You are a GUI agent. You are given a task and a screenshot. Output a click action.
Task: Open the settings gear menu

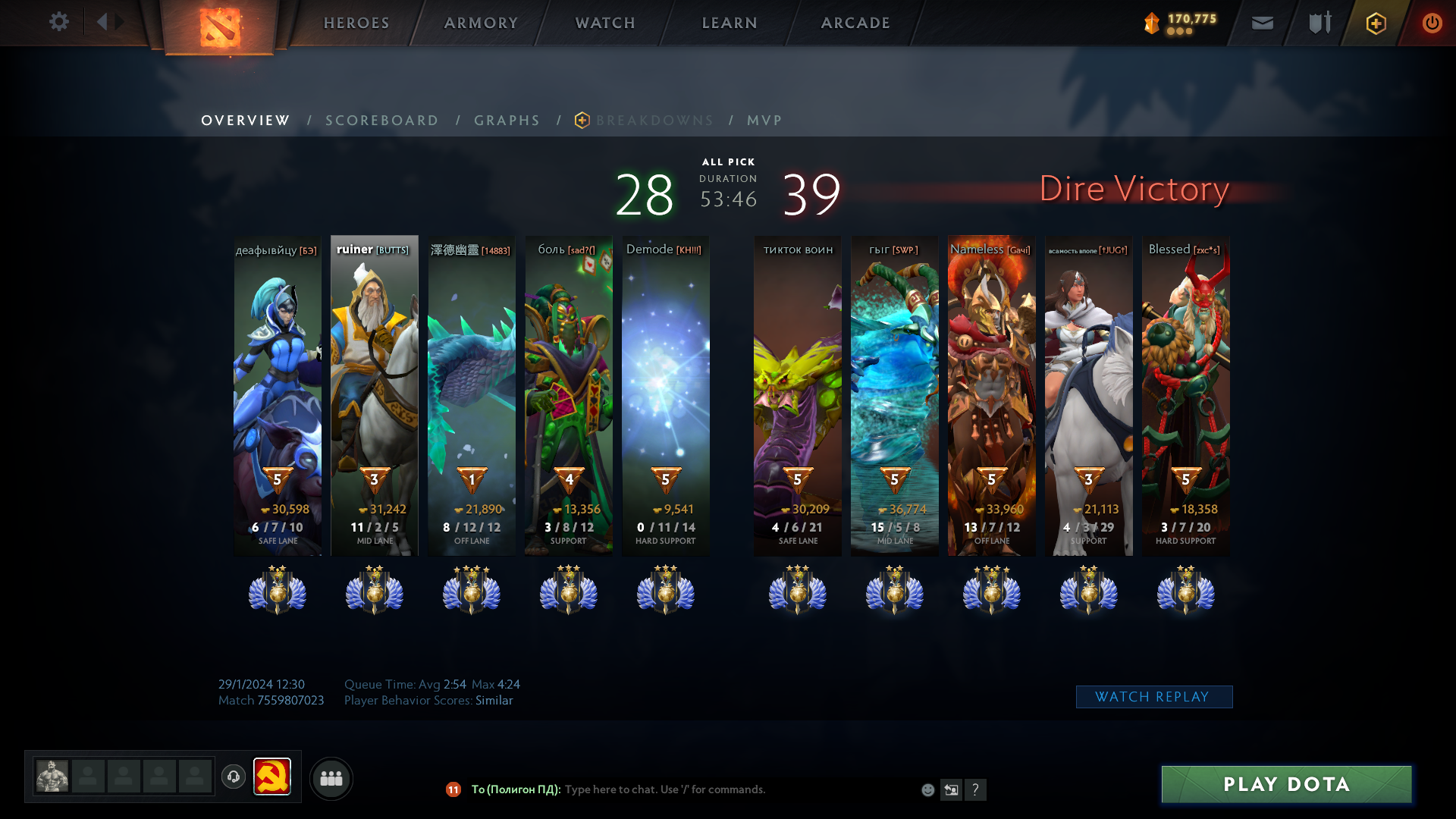click(59, 22)
